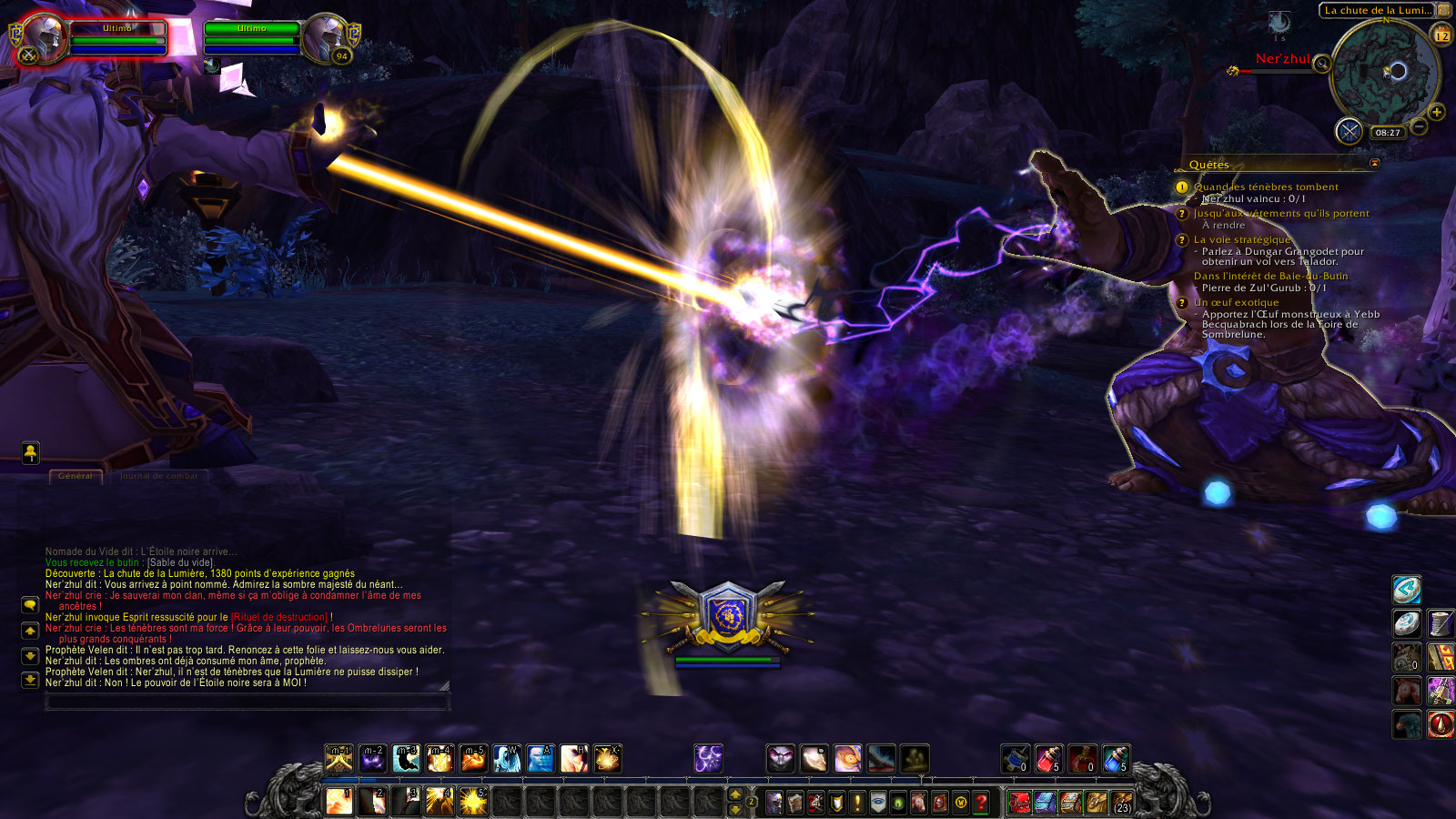1456x819 pixels.
Task: Open the calendar button showing 12
Action: click(1442, 35)
